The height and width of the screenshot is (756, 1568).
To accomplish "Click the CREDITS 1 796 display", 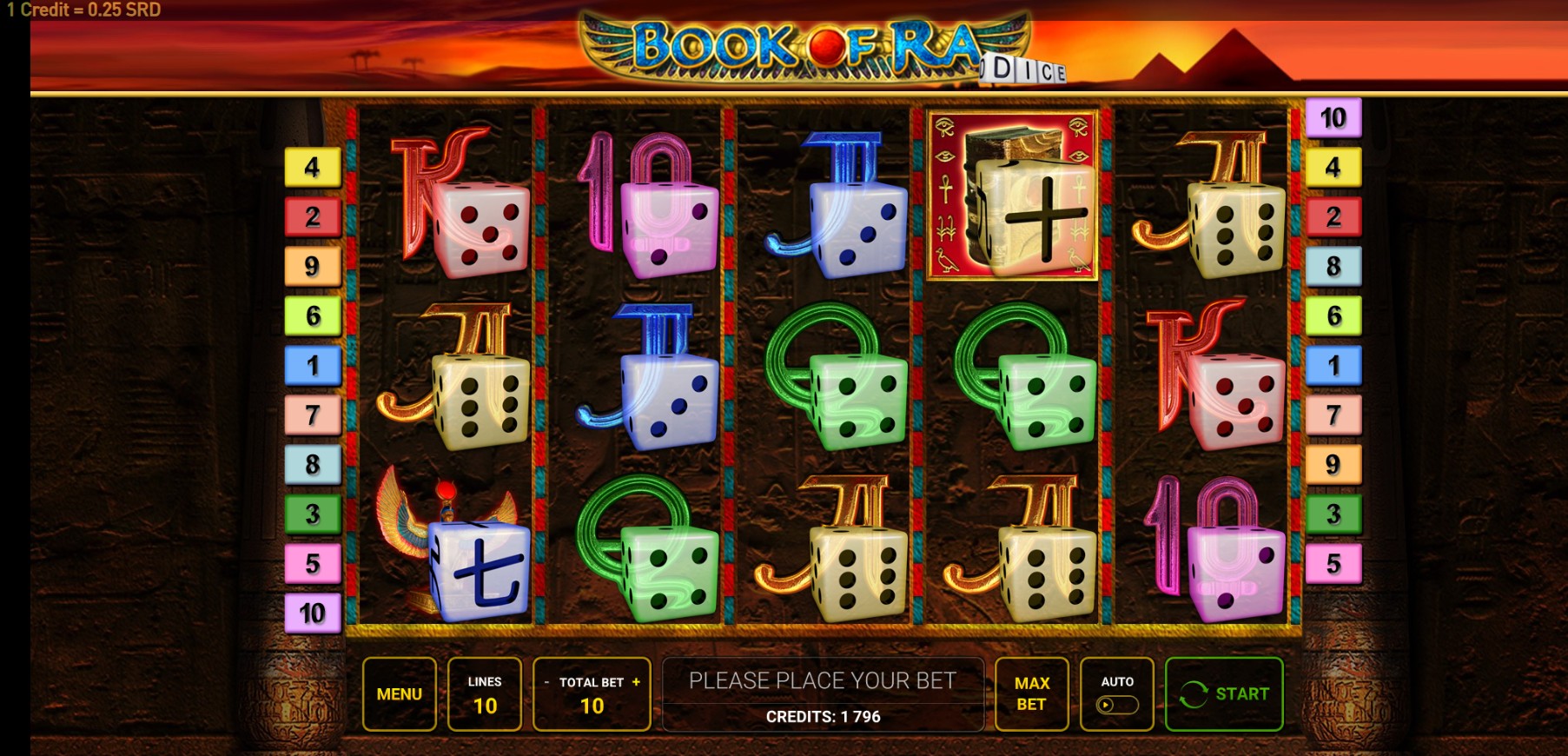I will coord(823,718).
